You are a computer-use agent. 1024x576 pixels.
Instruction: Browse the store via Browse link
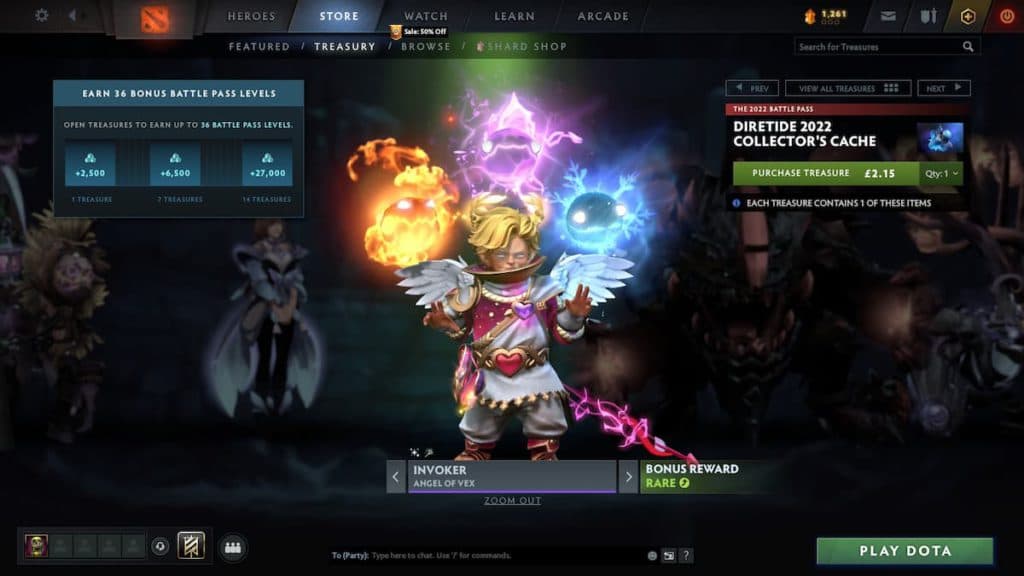[426, 46]
